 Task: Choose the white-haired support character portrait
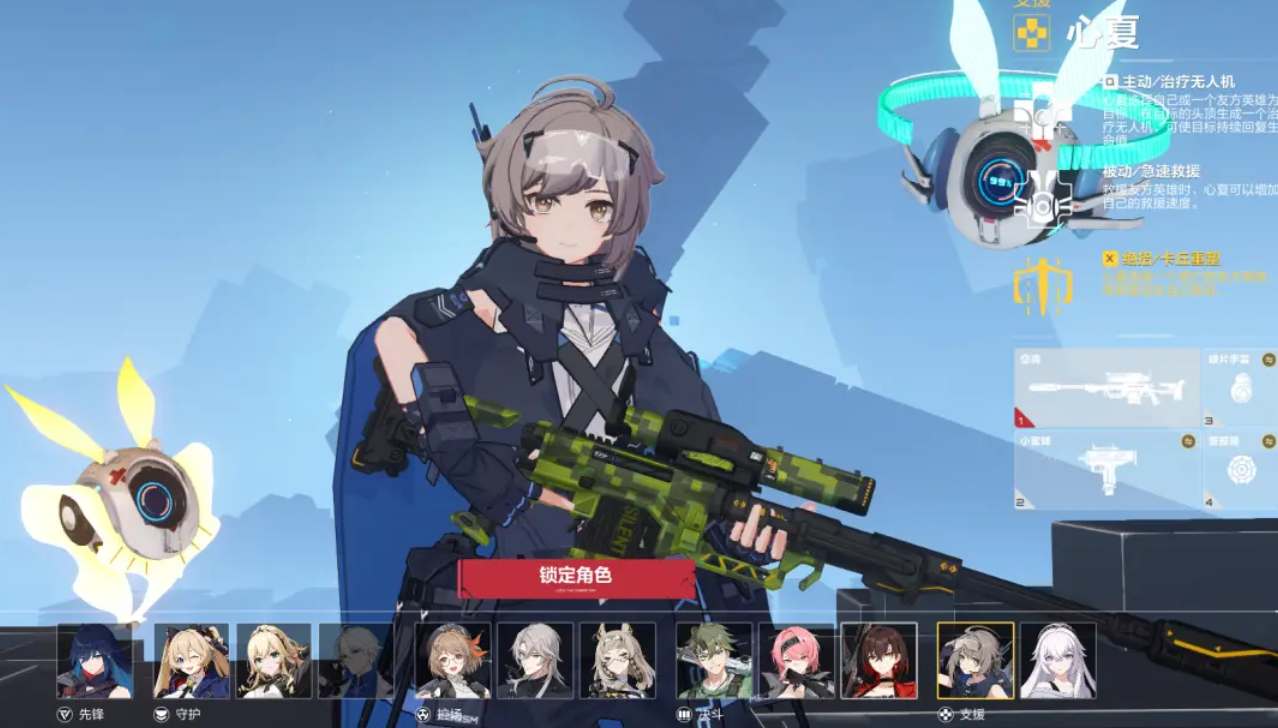(1058, 660)
